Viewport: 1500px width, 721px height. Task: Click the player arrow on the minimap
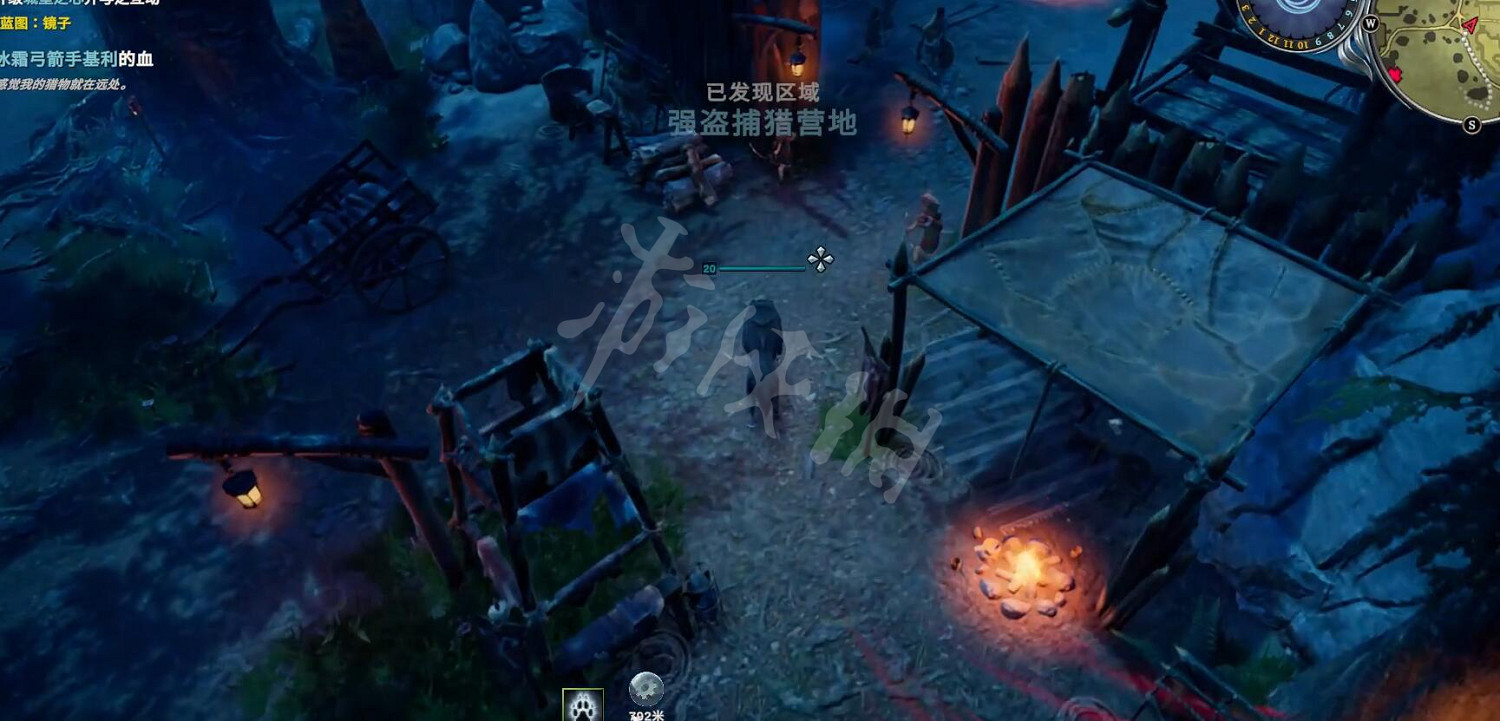[x=1469, y=25]
